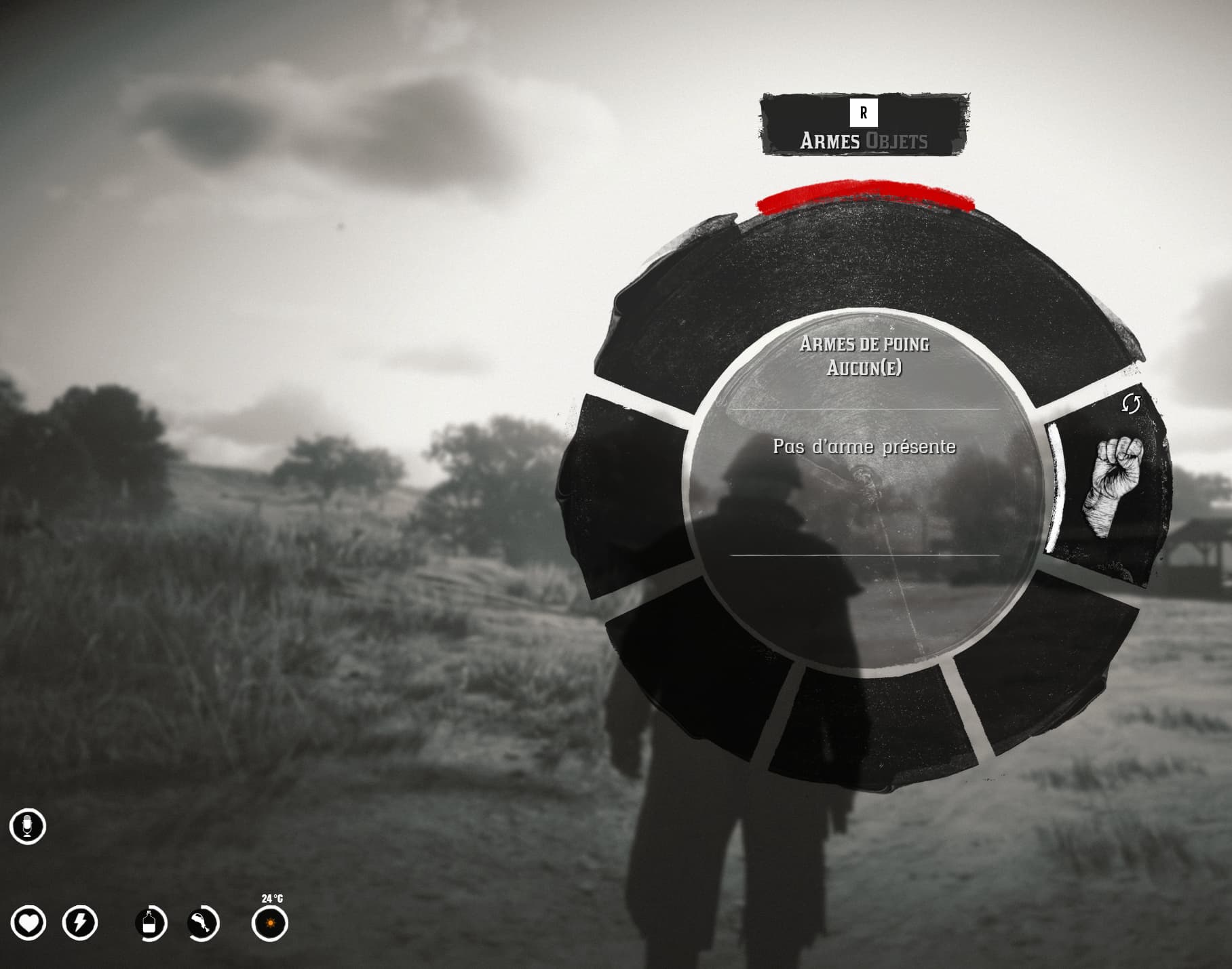Click the heart health core icon
This screenshot has height=969, width=1232.
[x=28, y=923]
